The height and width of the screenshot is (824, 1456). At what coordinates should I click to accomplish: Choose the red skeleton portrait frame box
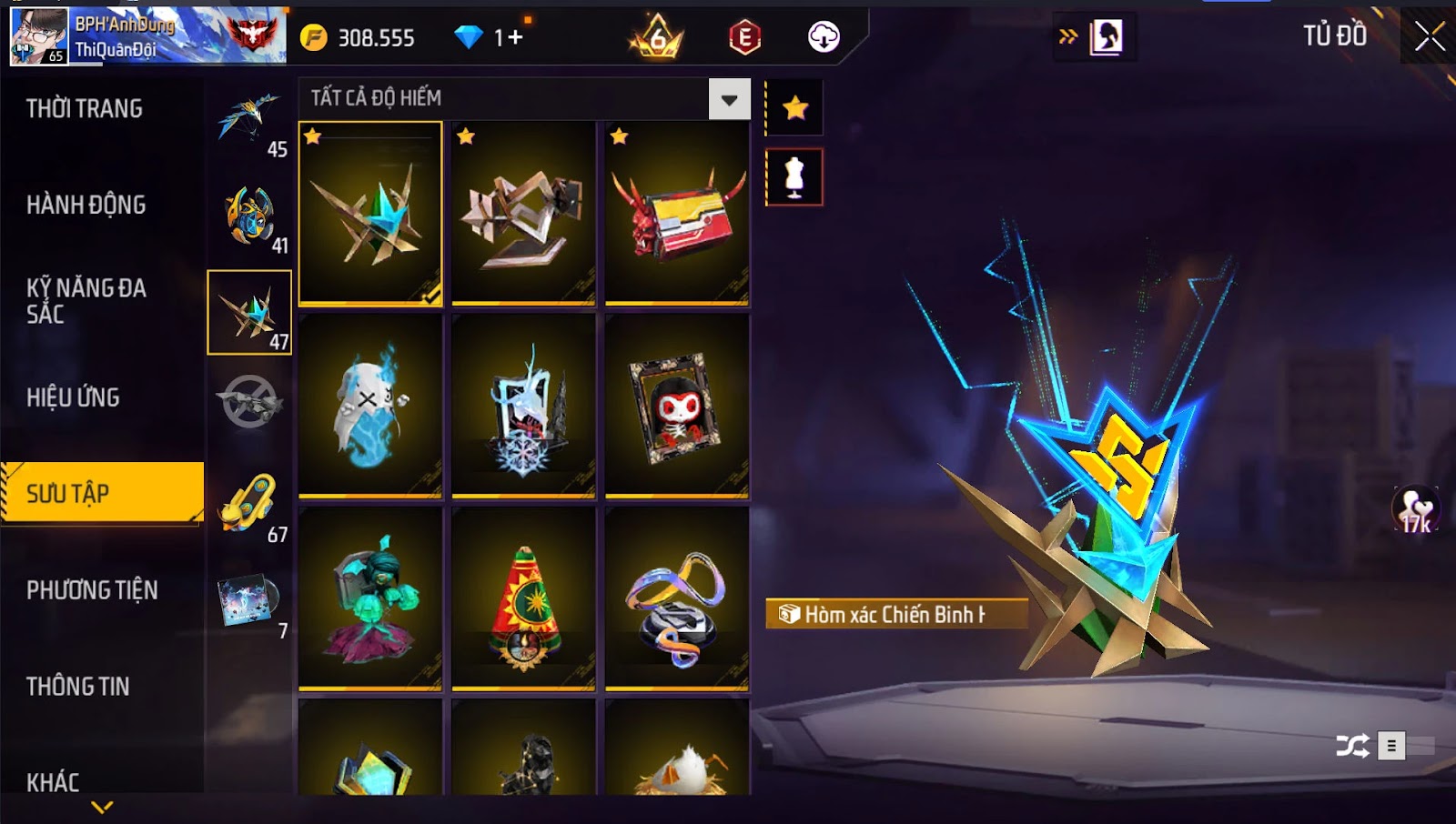point(677,407)
